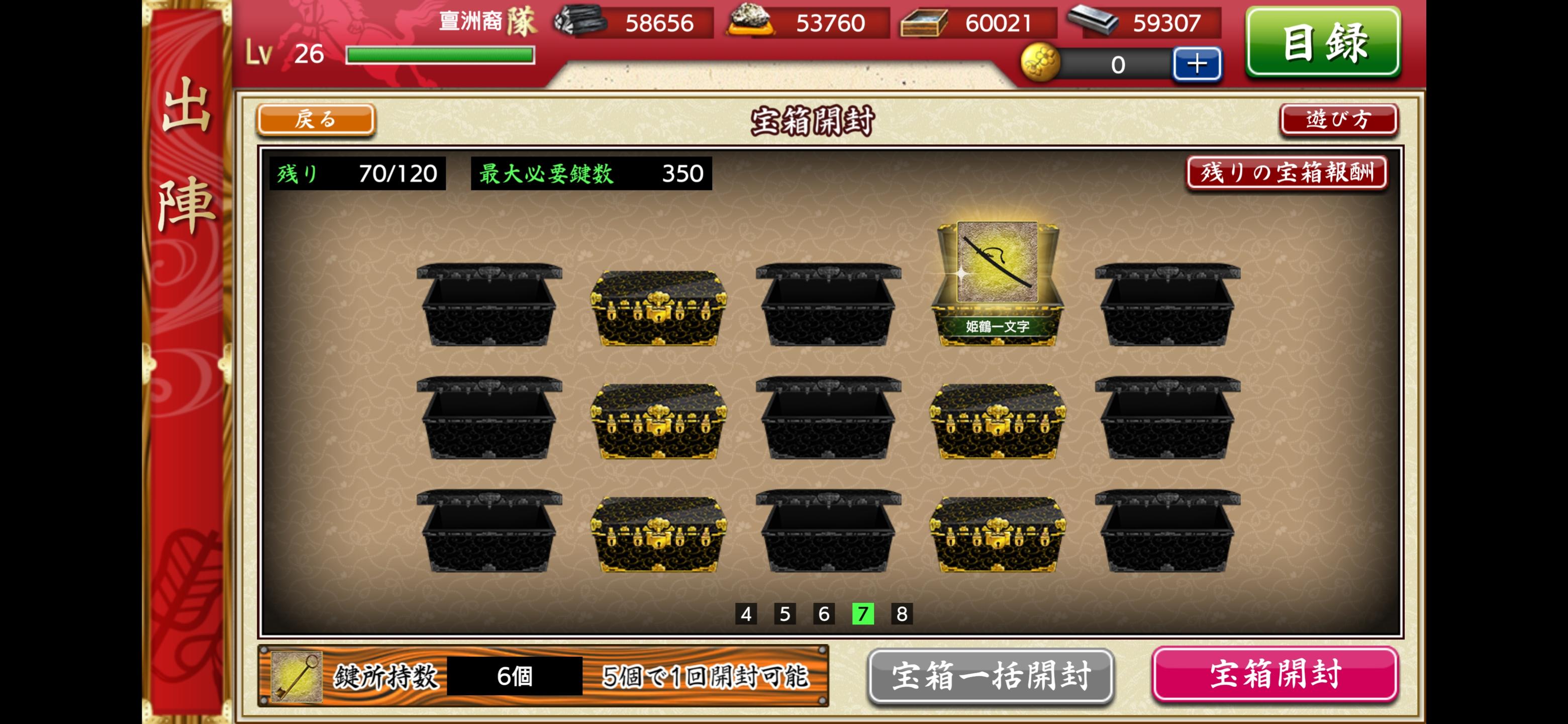Screen dimensions: 1568x724
Task: Select the lumber resource icon
Action: 922,24
